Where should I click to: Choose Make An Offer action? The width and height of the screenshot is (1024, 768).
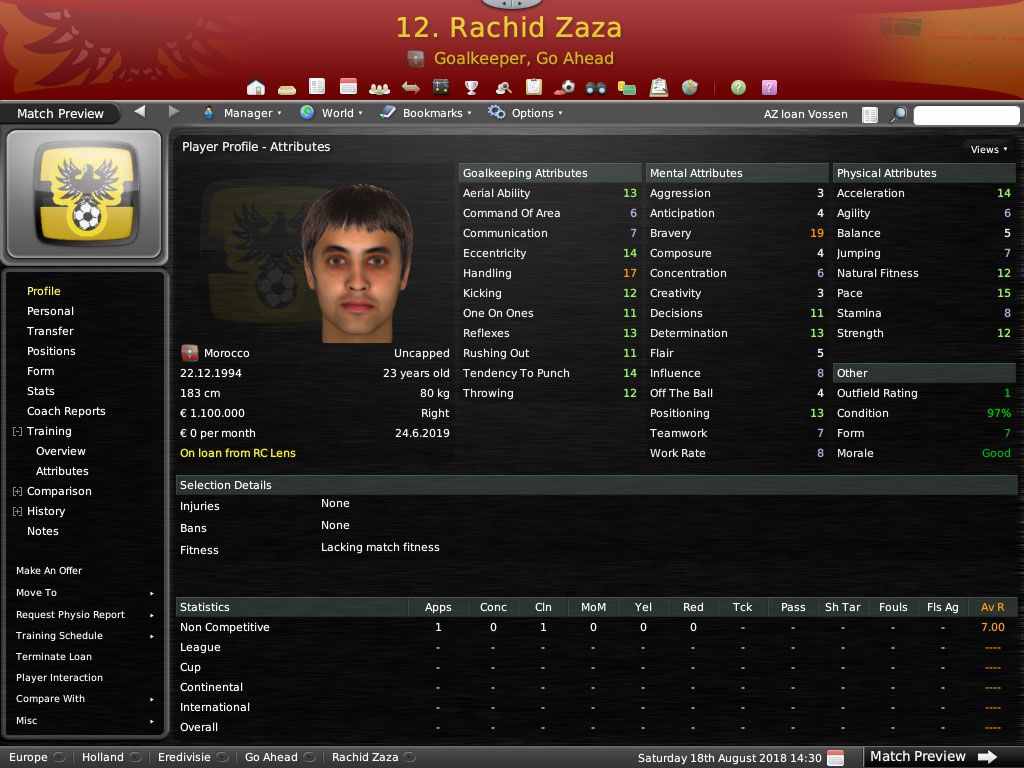[x=49, y=571]
